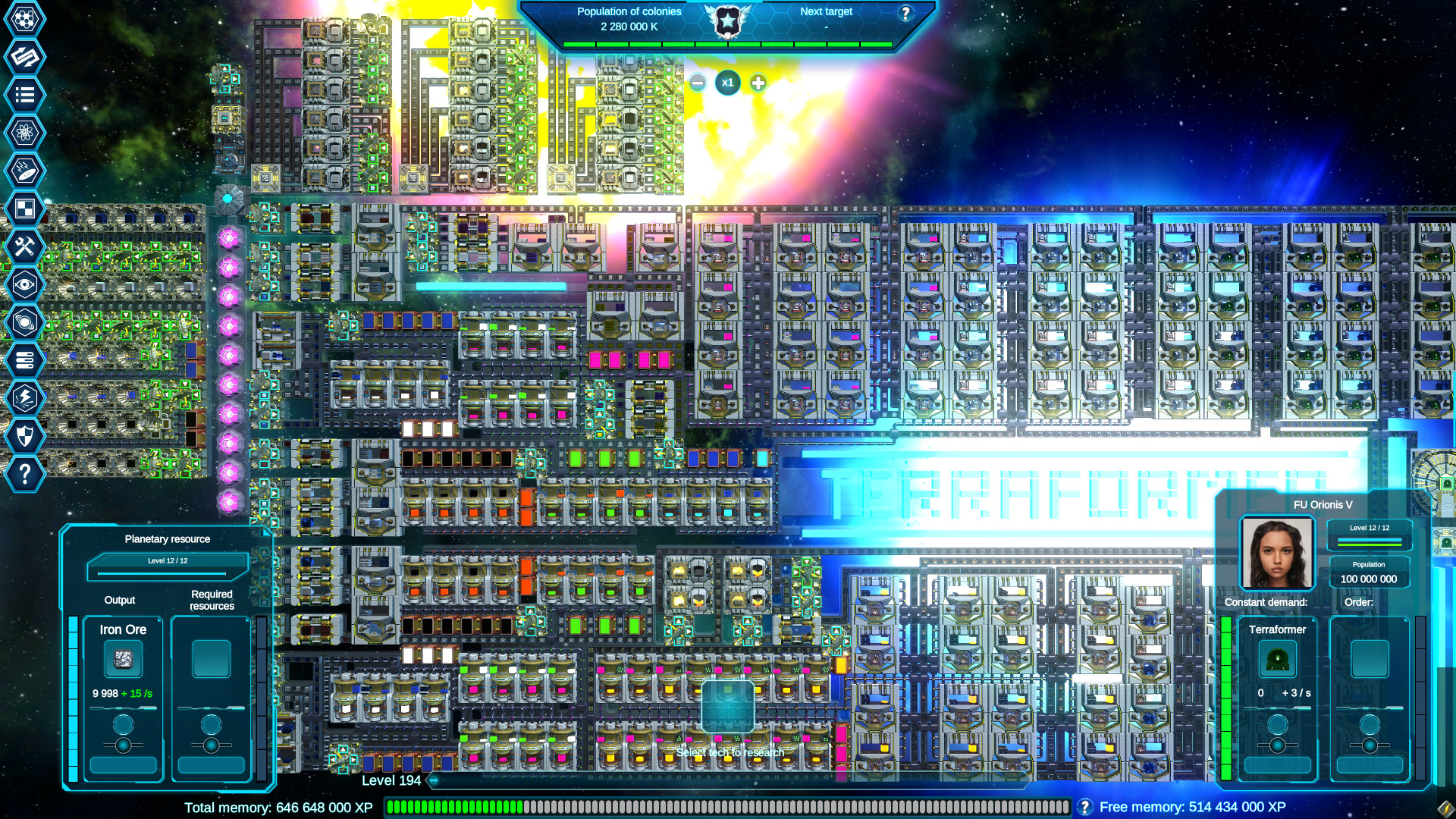Click the eye view icon in the sidebar
Image resolution: width=1456 pixels, height=819 pixels.
(x=25, y=282)
